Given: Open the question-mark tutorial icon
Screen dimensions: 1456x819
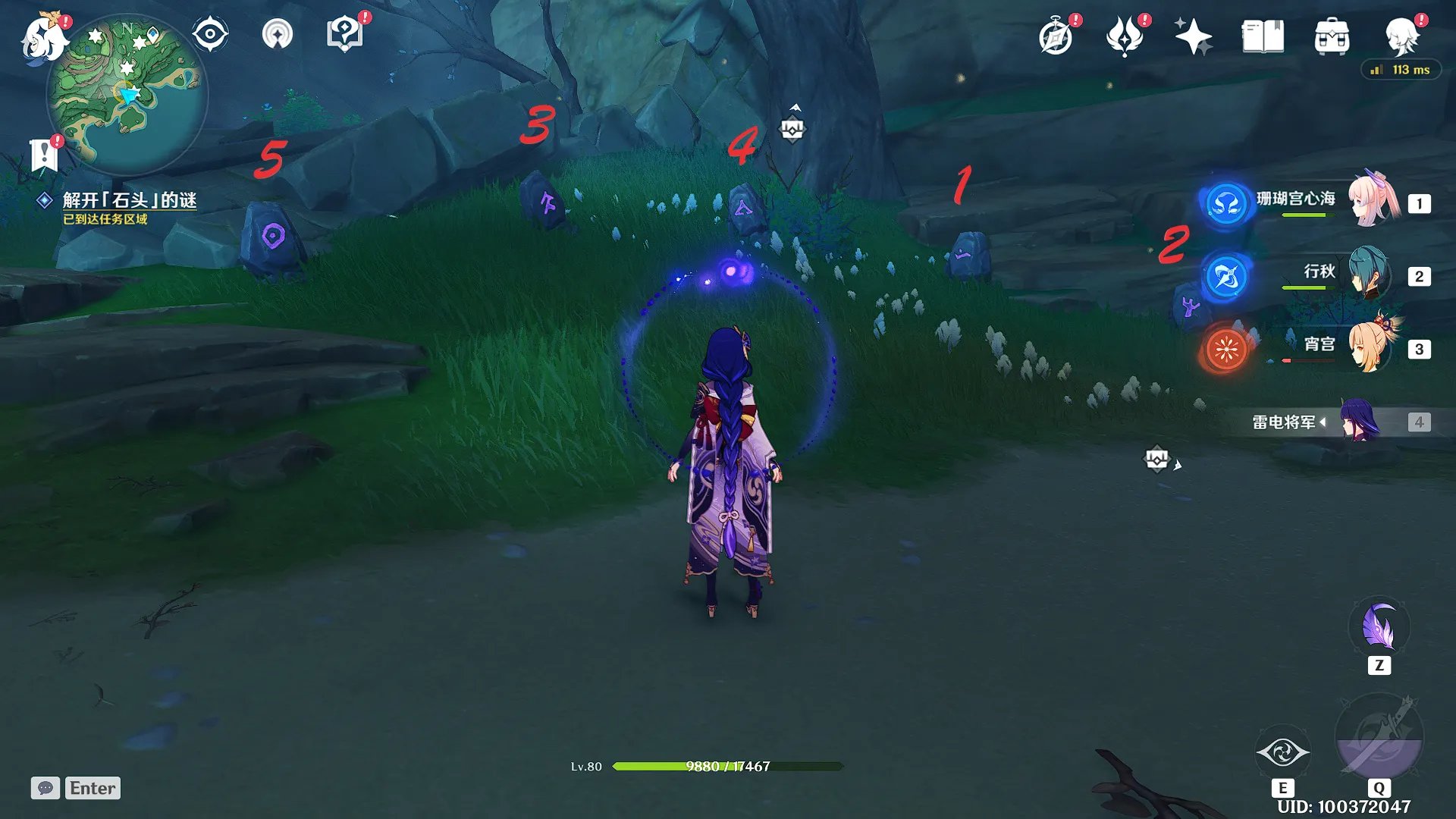Looking at the screenshot, I should (344, 35).
